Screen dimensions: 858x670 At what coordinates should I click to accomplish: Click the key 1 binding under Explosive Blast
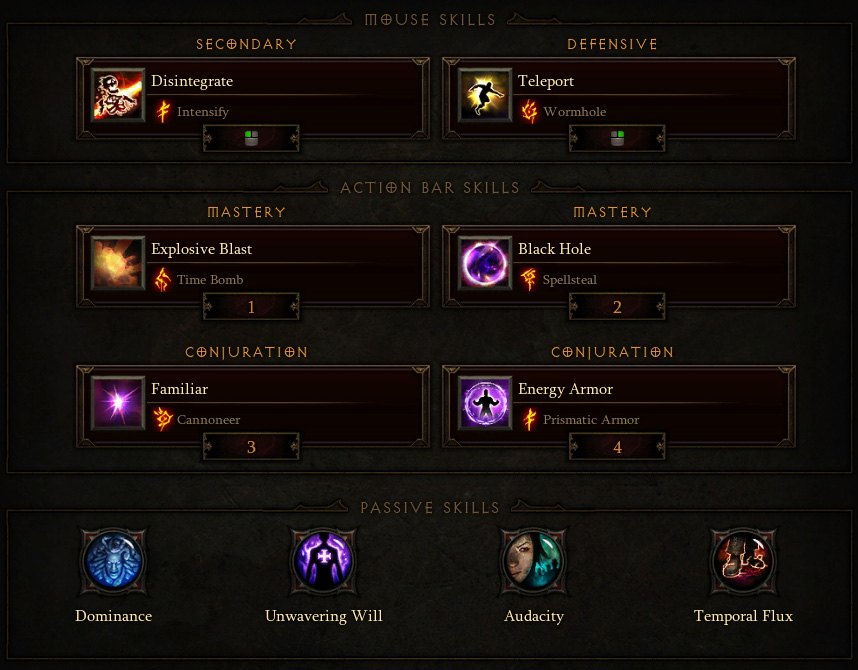[251, 307]
